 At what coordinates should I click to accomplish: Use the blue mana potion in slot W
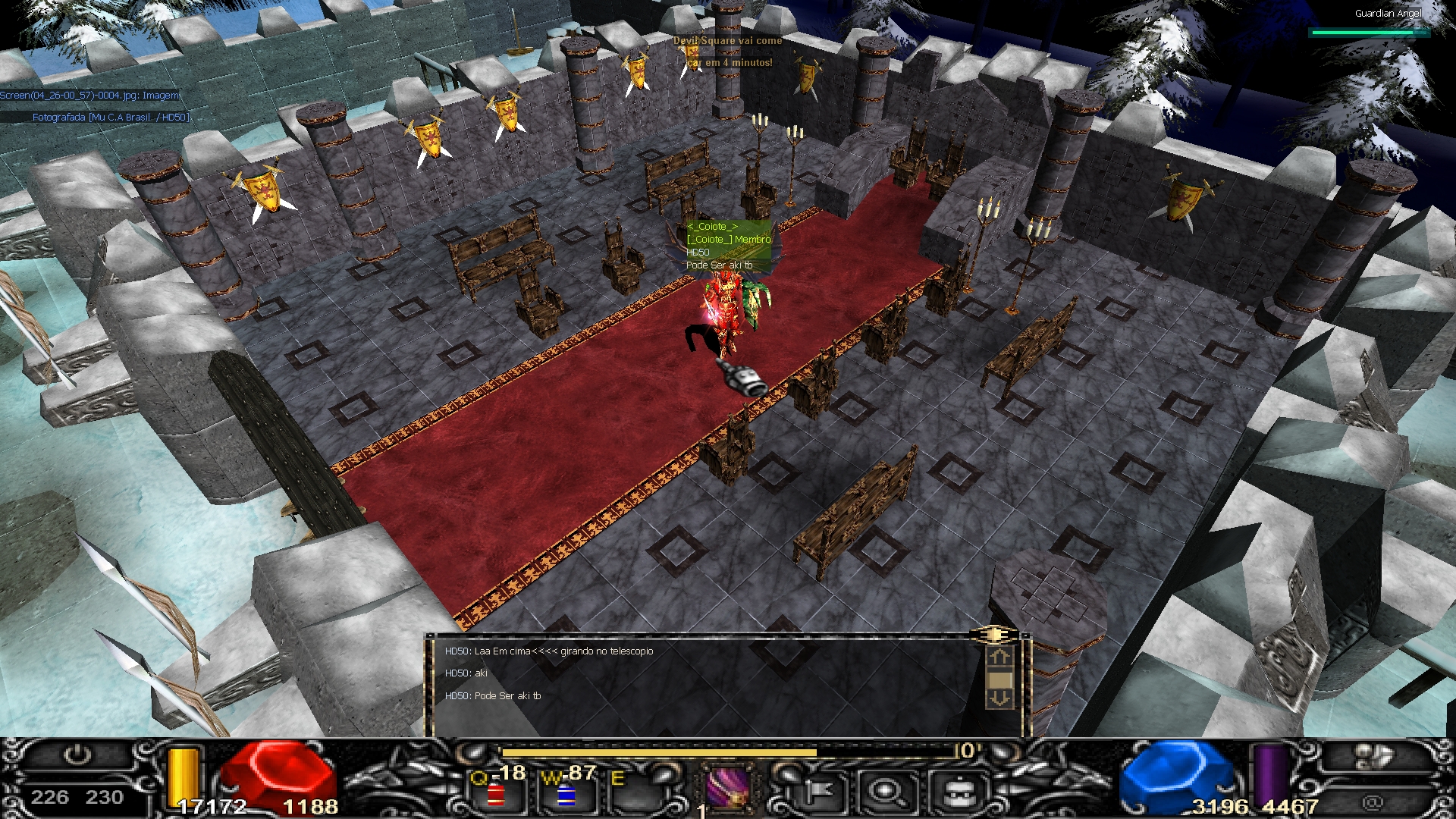click(x=566, y=795)
